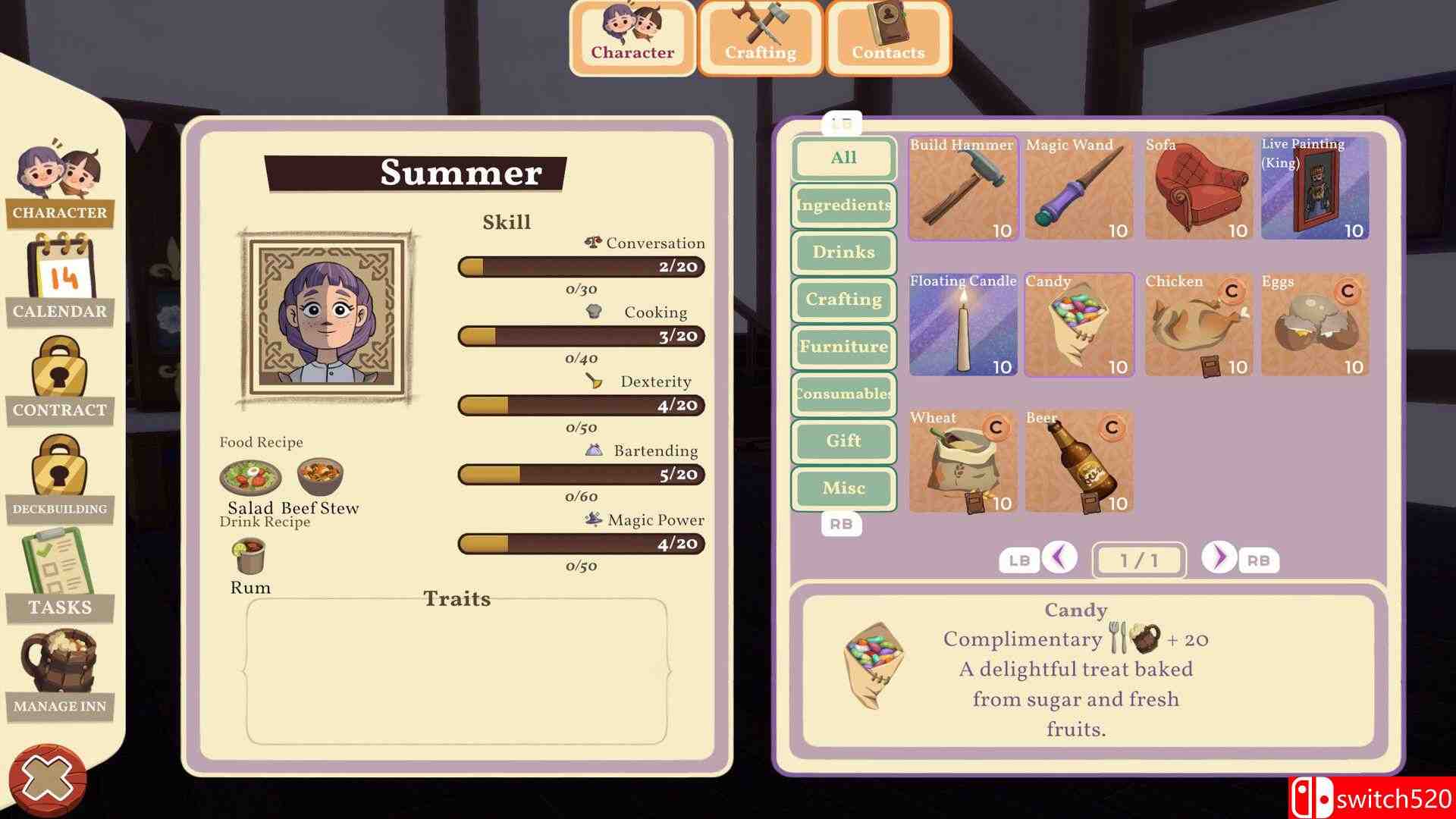
Task: Click the Conversation skill progress bar
Action: [x=581, y=267]
